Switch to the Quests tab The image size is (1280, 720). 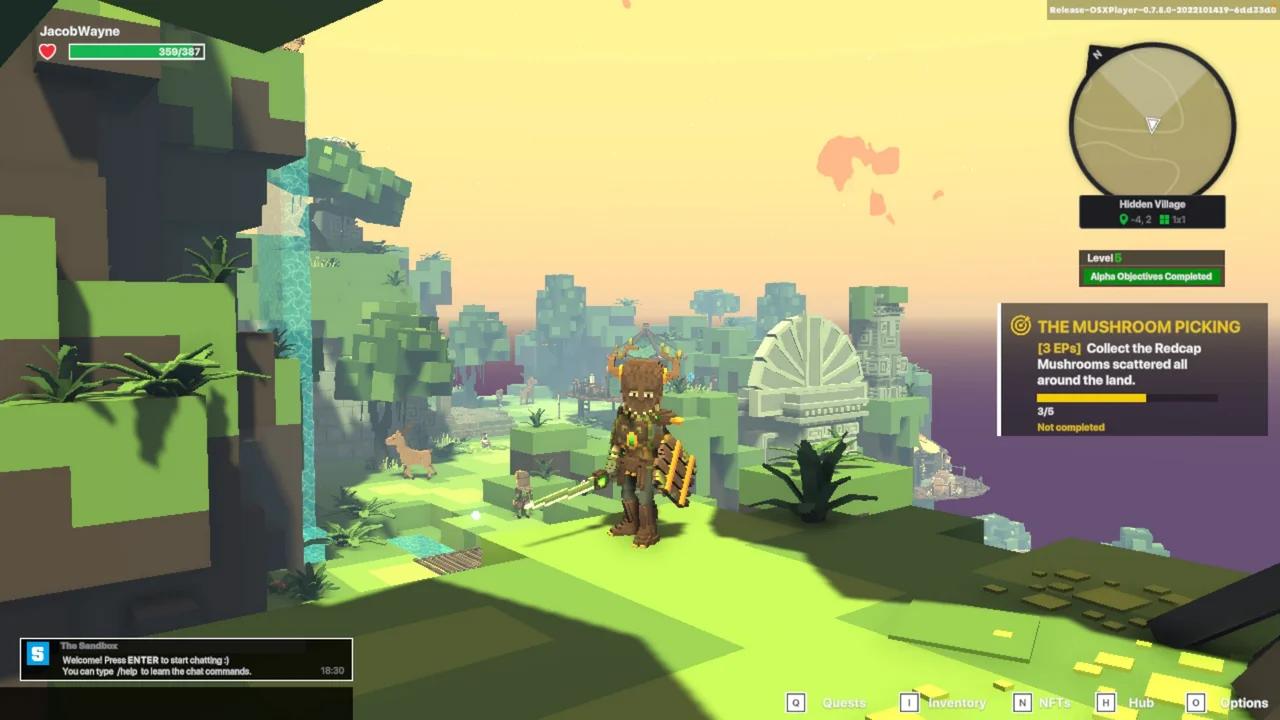pos(843,703)
